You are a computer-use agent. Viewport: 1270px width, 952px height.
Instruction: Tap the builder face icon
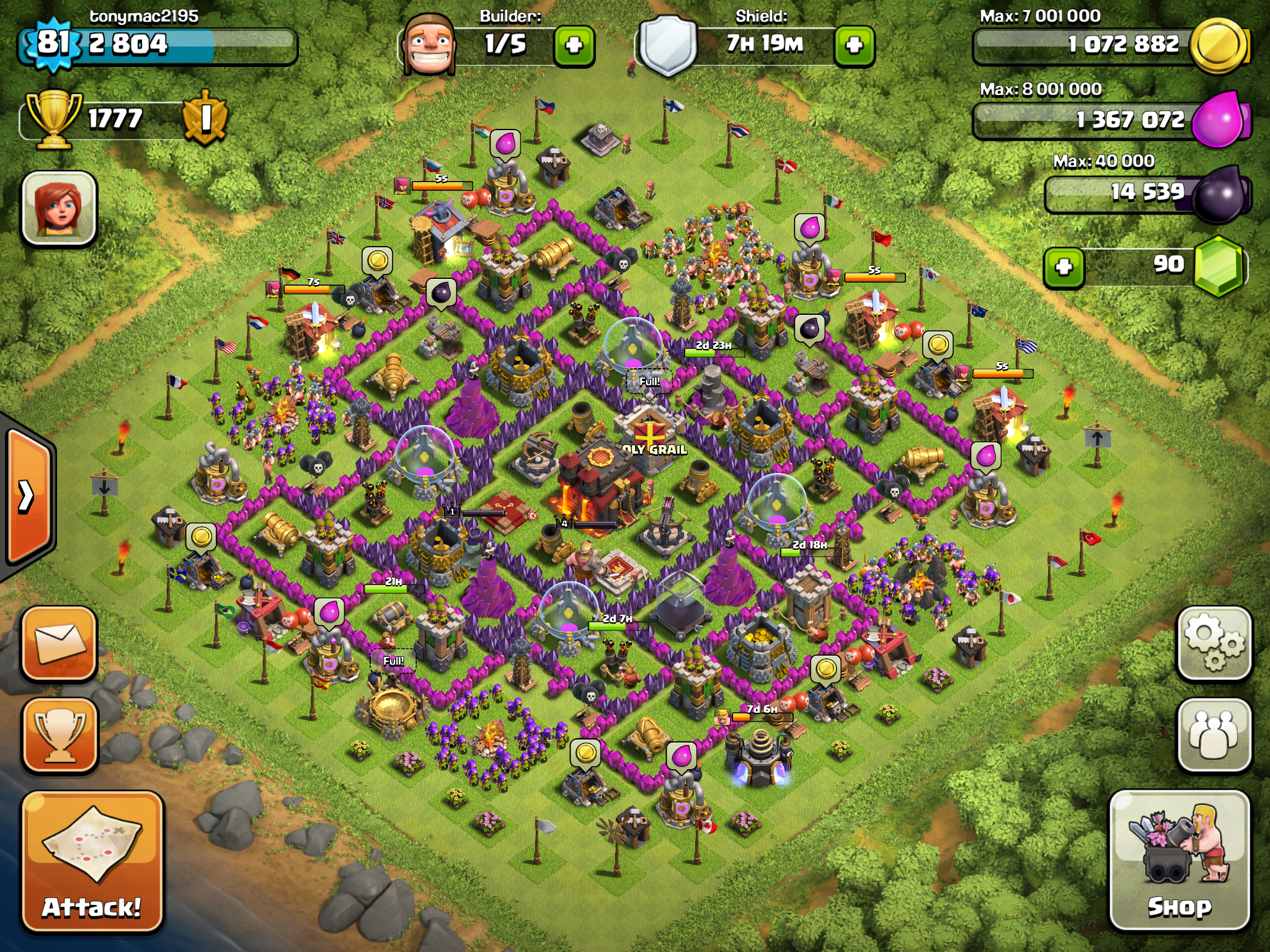(x=429, y=45)
